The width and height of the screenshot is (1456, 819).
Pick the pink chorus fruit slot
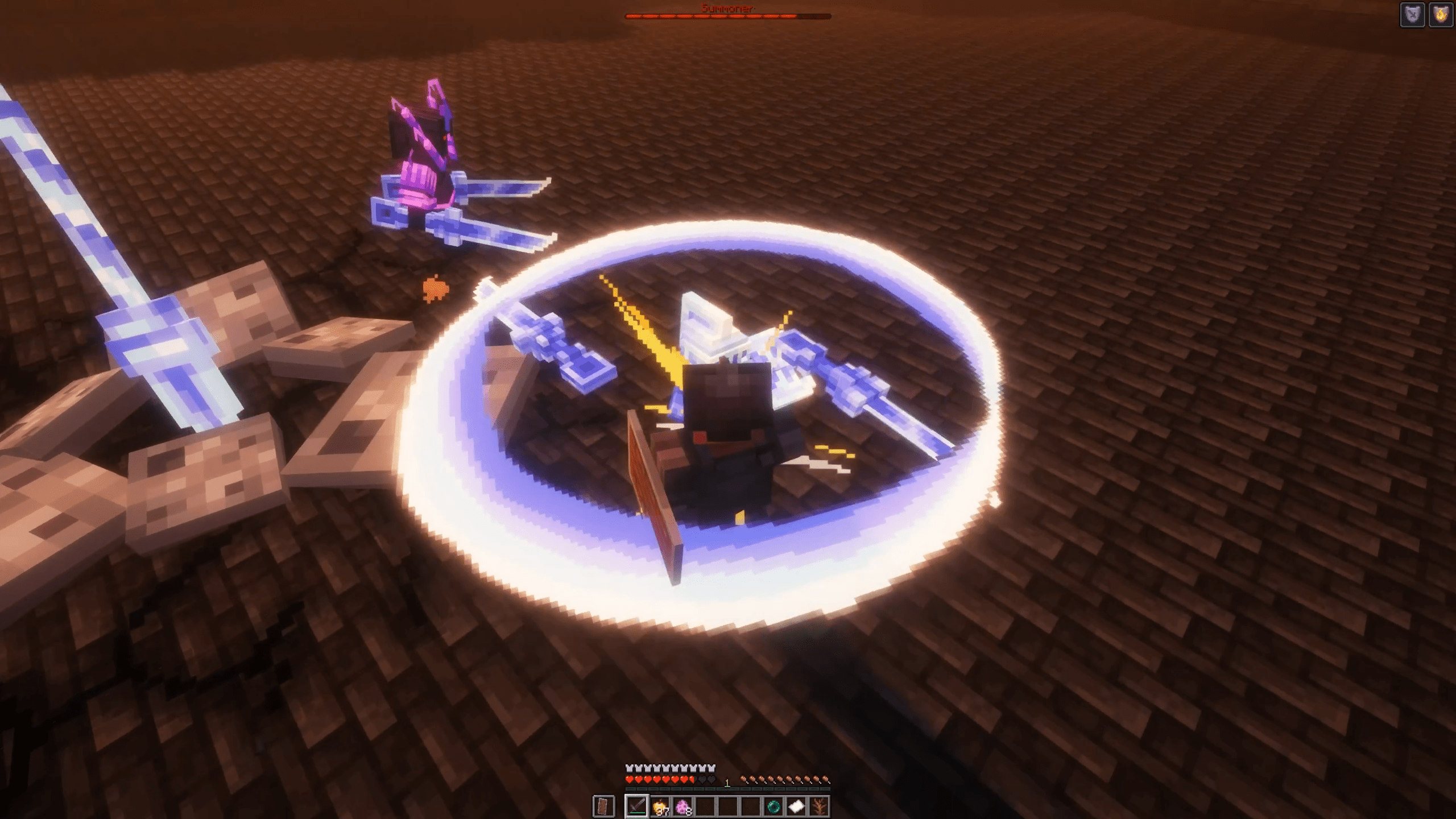point(682,806)
